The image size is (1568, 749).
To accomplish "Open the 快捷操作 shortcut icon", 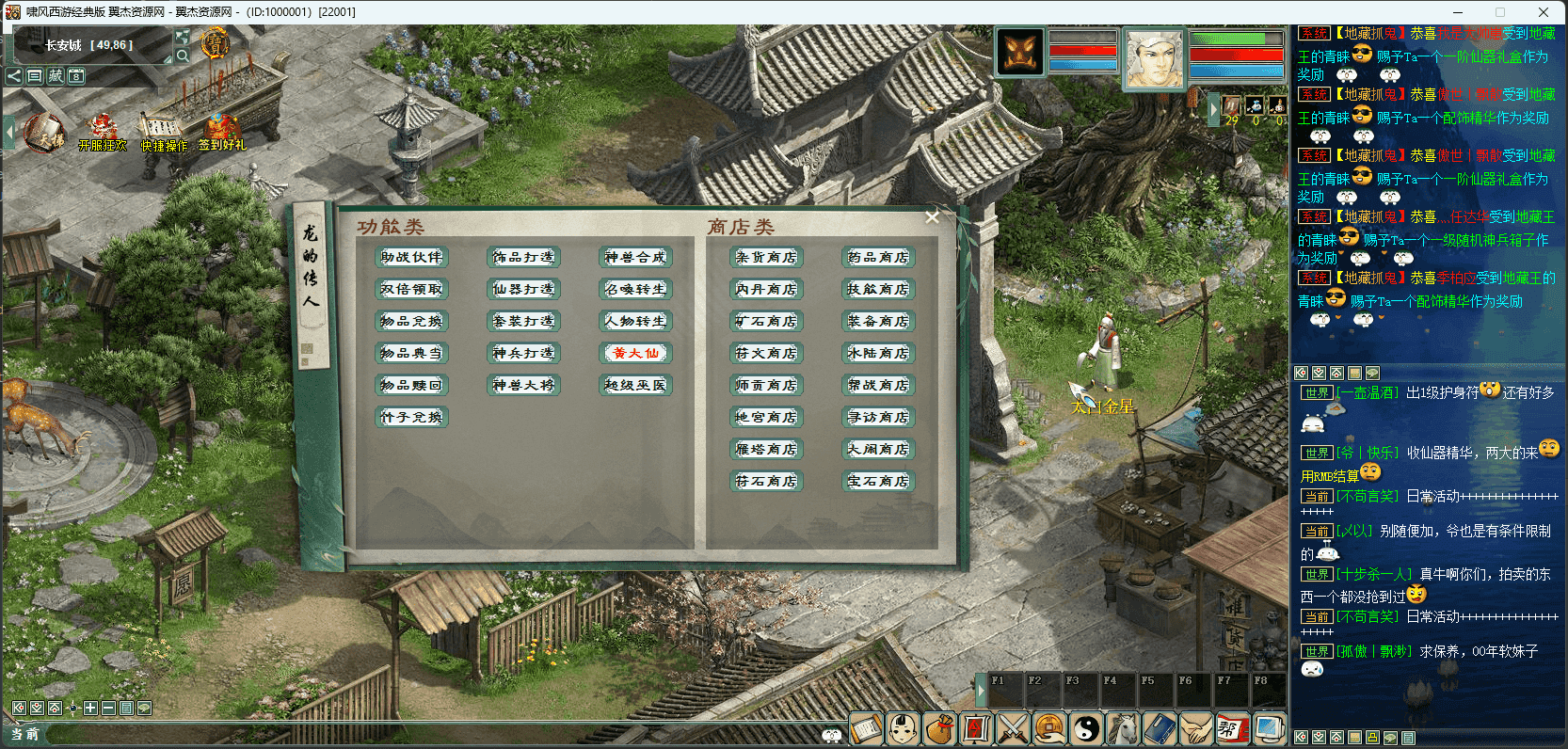I will 164,132.
